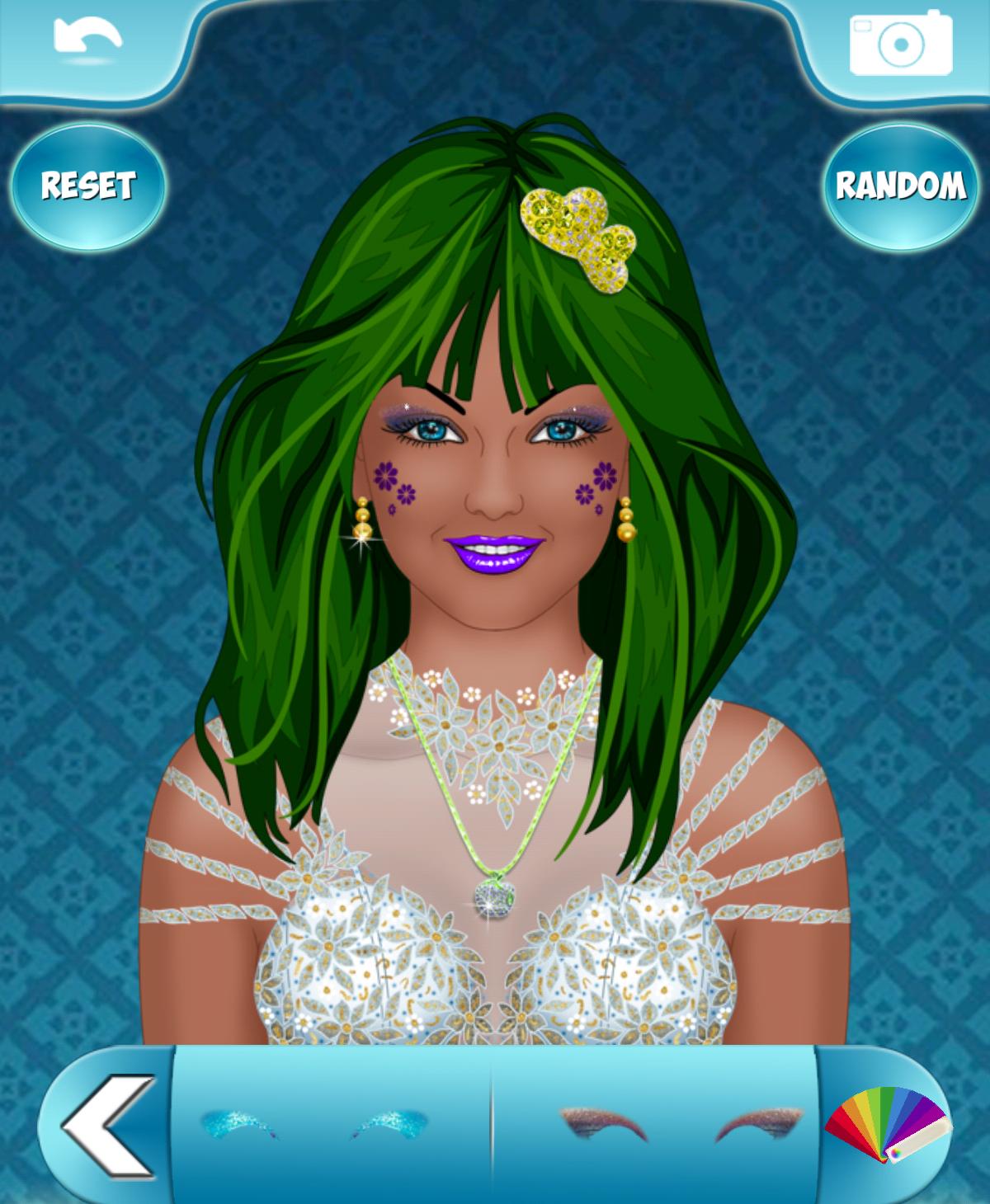The image size is (990, 1204).
Task: Take a snapshot with the camera icon
Action: pyautogui.click(x=900, y=42)
